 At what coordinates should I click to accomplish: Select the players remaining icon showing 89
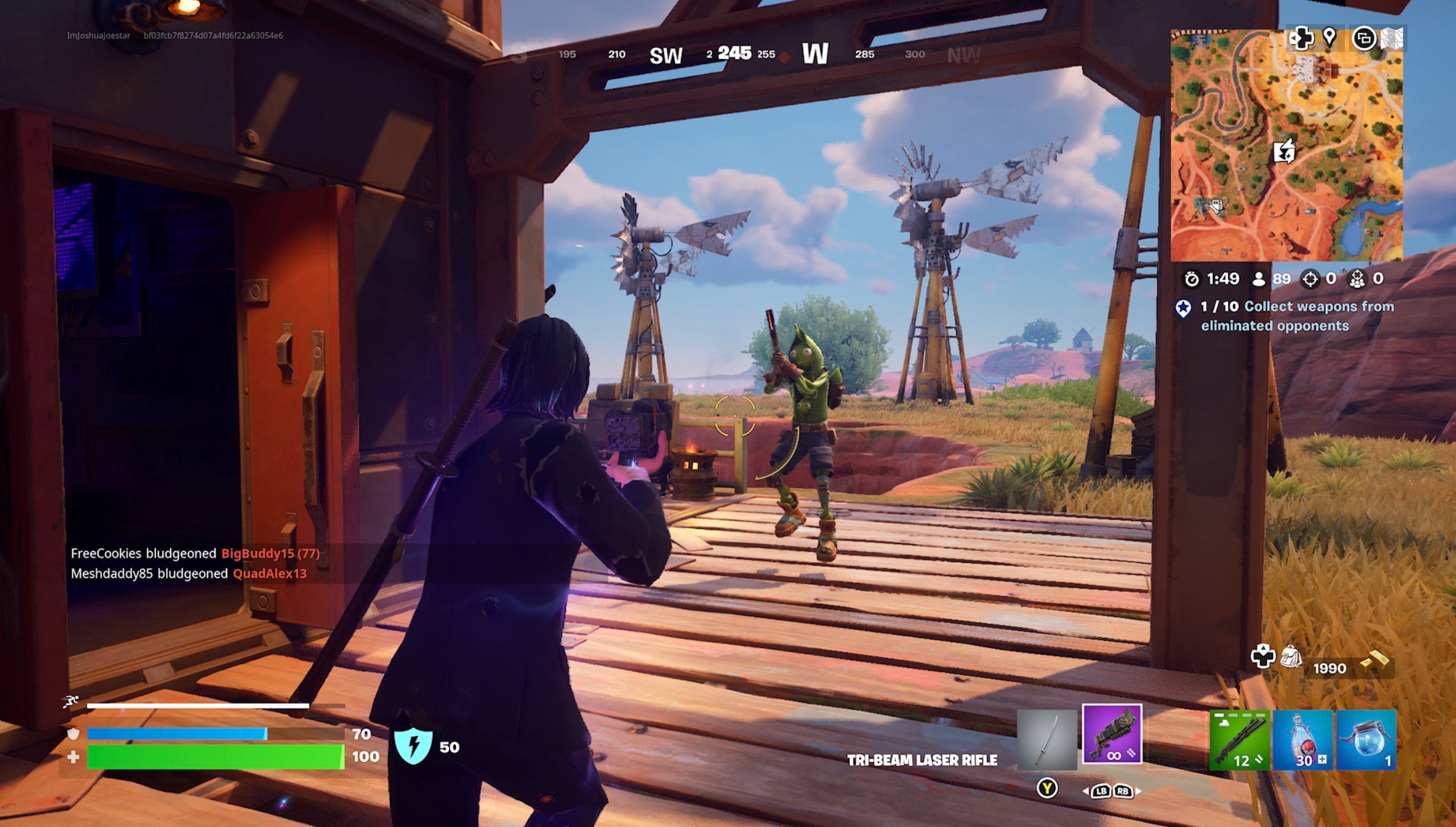tap(1261, 279)
